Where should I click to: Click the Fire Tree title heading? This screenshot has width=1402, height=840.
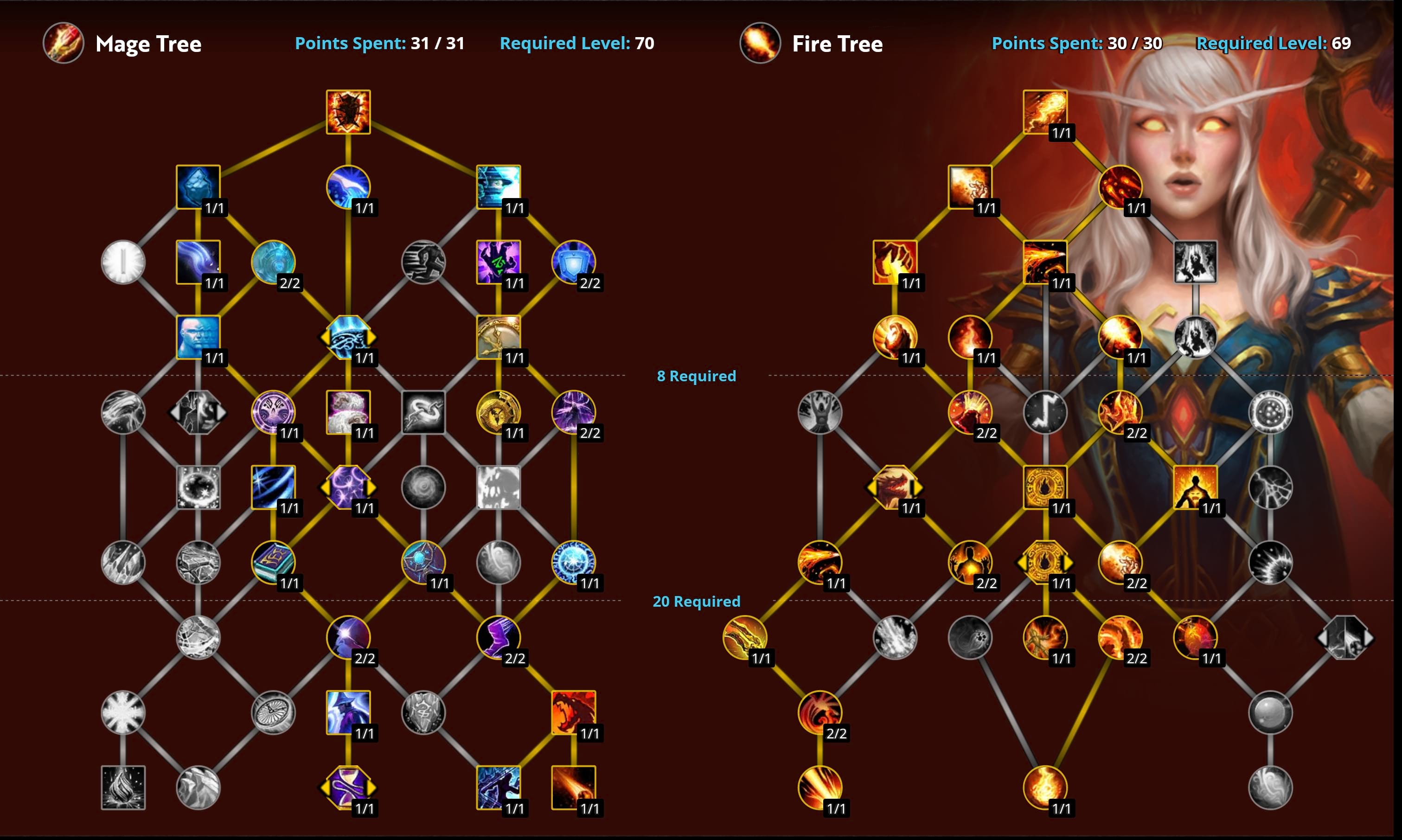[837, 44]
